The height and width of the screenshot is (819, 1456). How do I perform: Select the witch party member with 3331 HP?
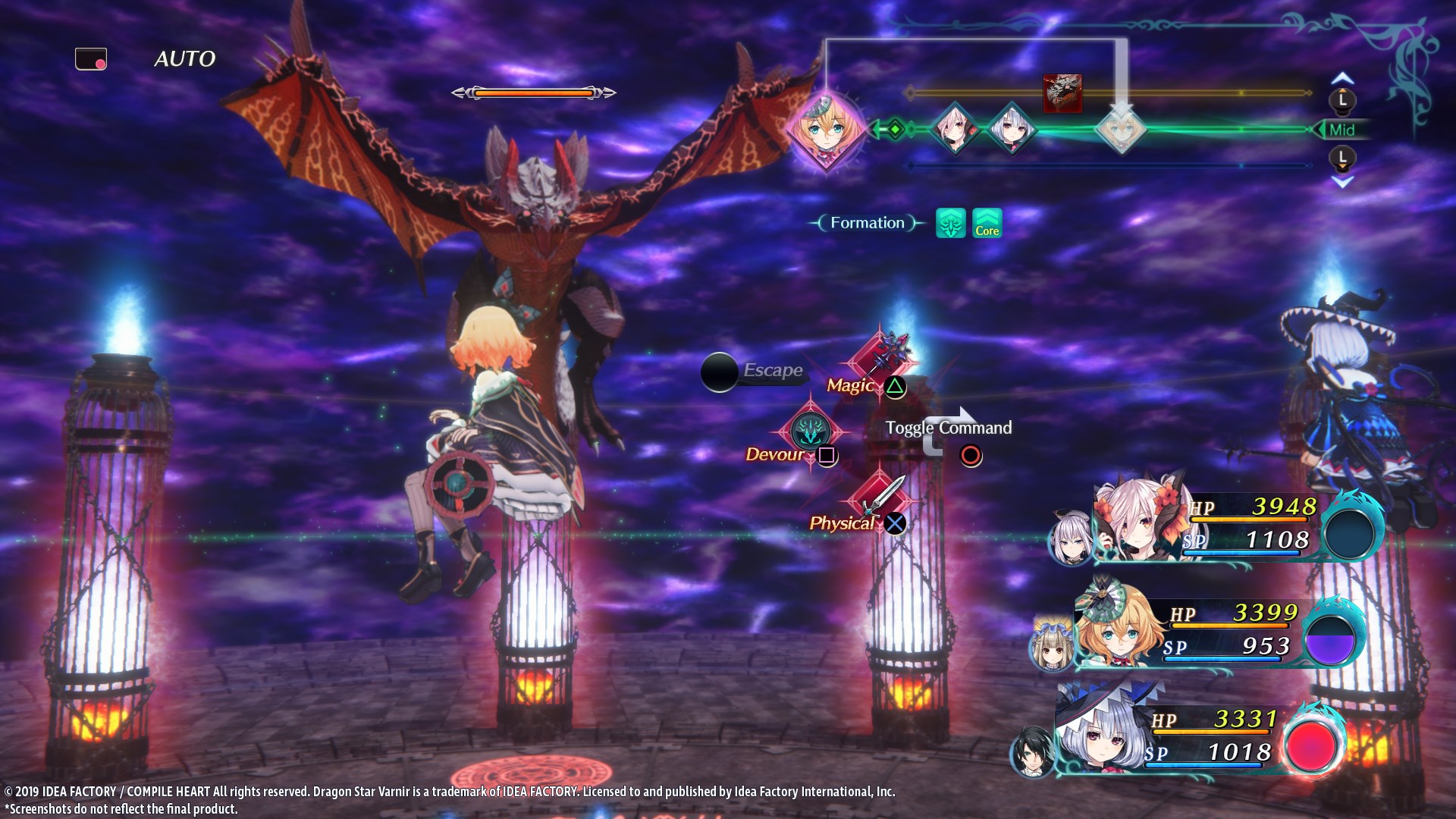coord(1100,736)
